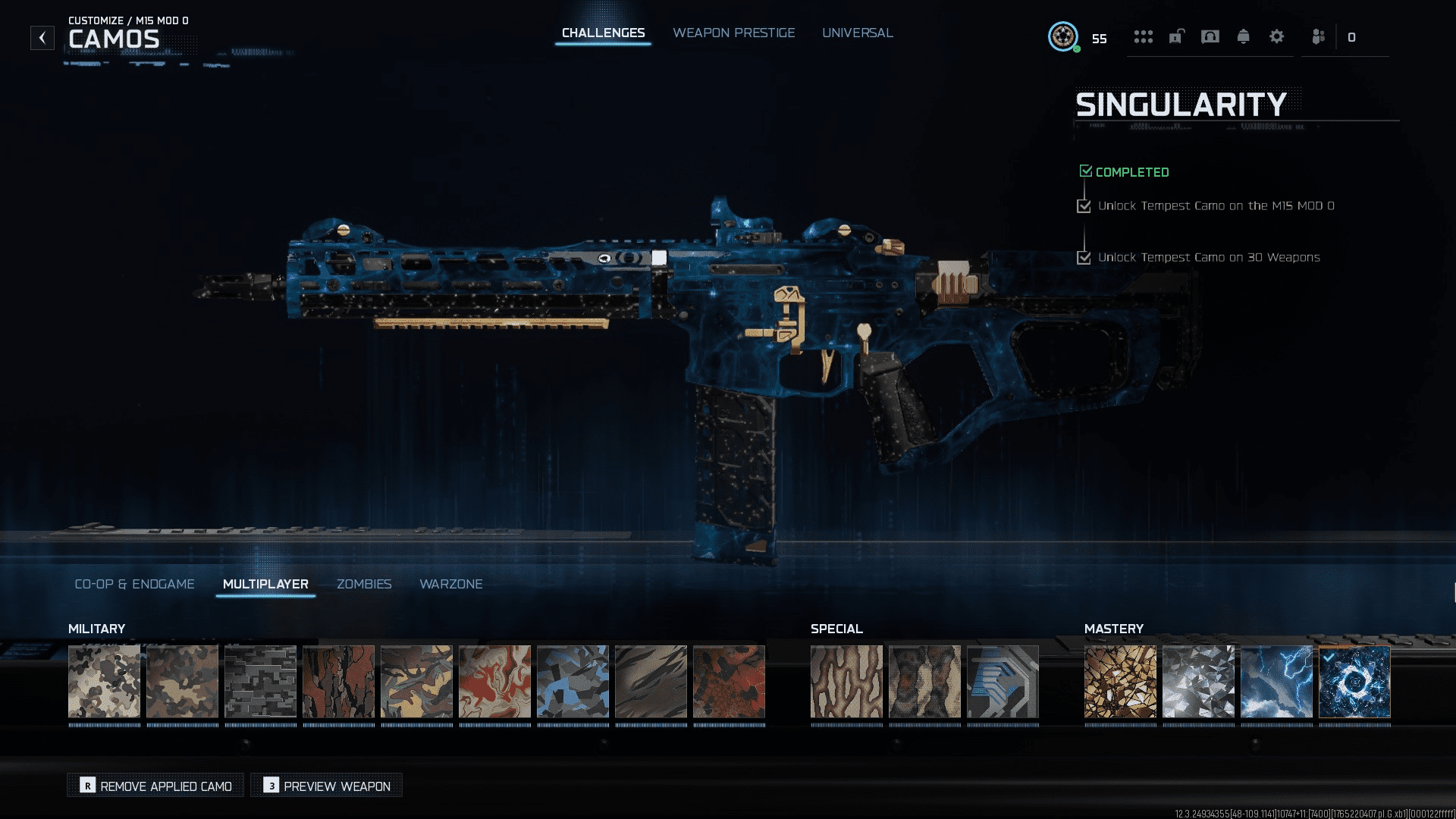Open the player rank emblem
This screenshot has width=1456, height=819.
(x=1064, y=37)
